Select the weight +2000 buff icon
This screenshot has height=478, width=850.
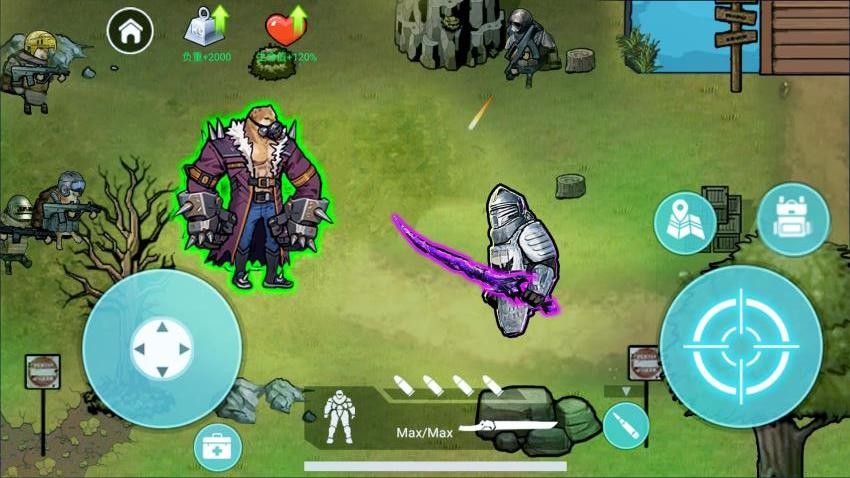[x=206, y=28]
